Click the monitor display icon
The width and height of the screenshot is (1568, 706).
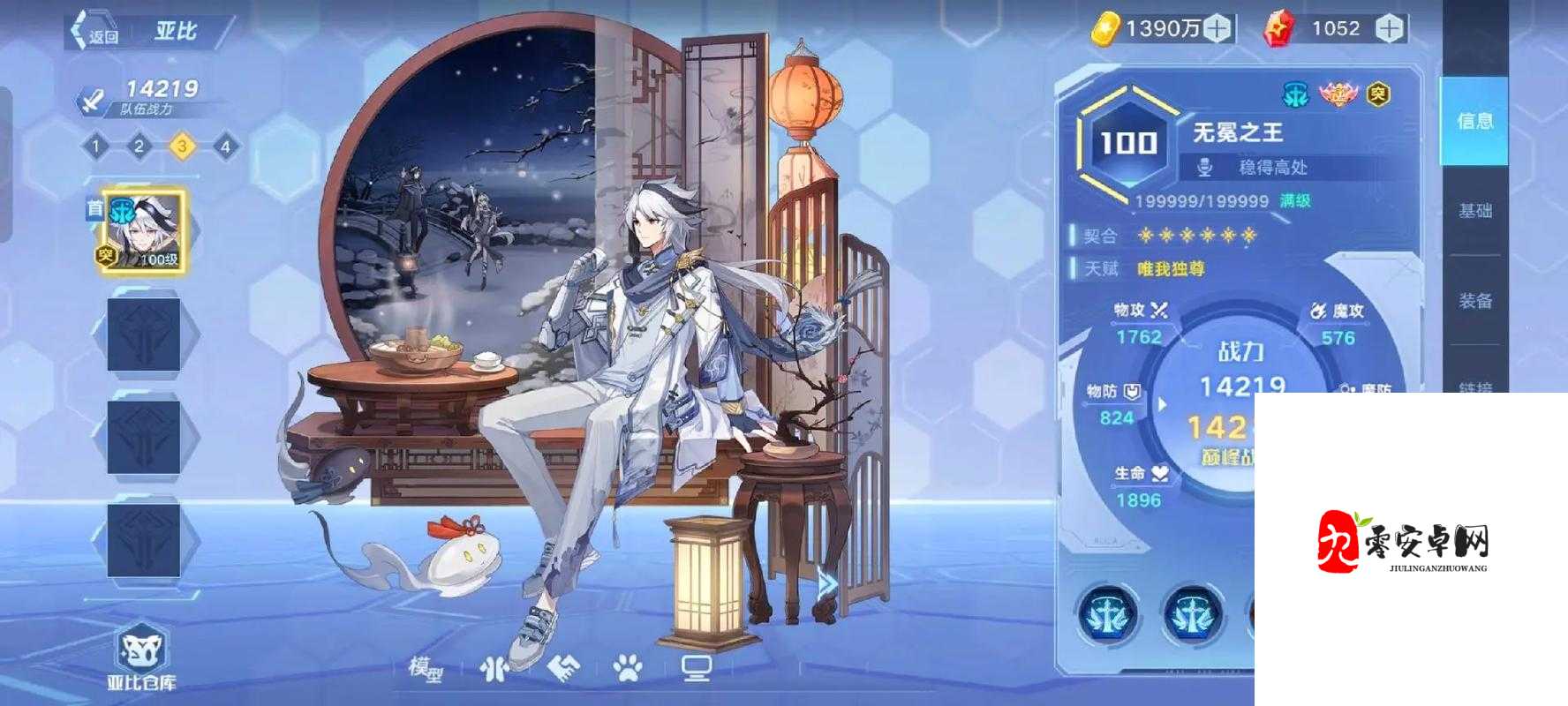pos(697,669)
